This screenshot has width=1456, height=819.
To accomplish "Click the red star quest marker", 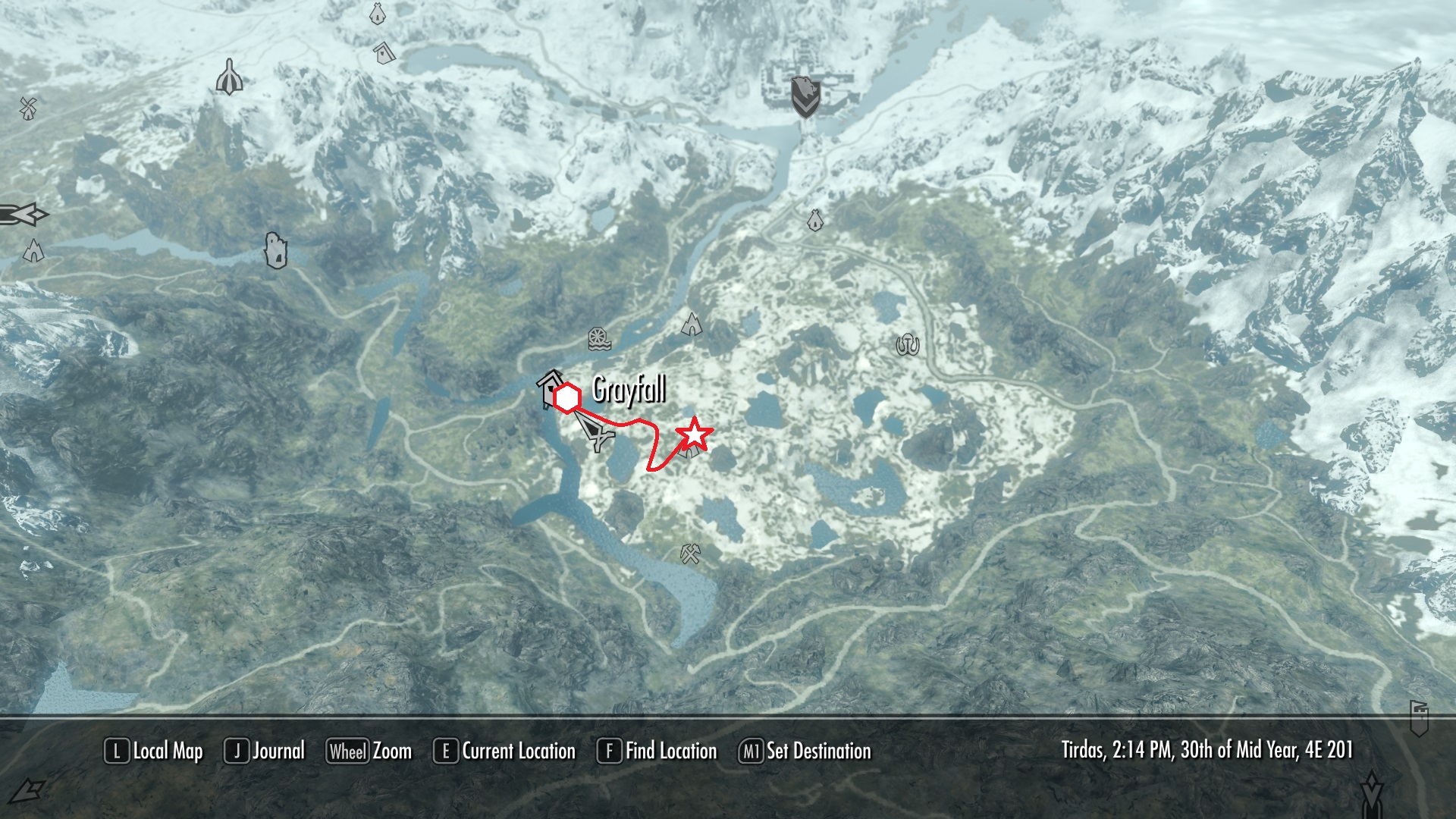I will [695, 436].
